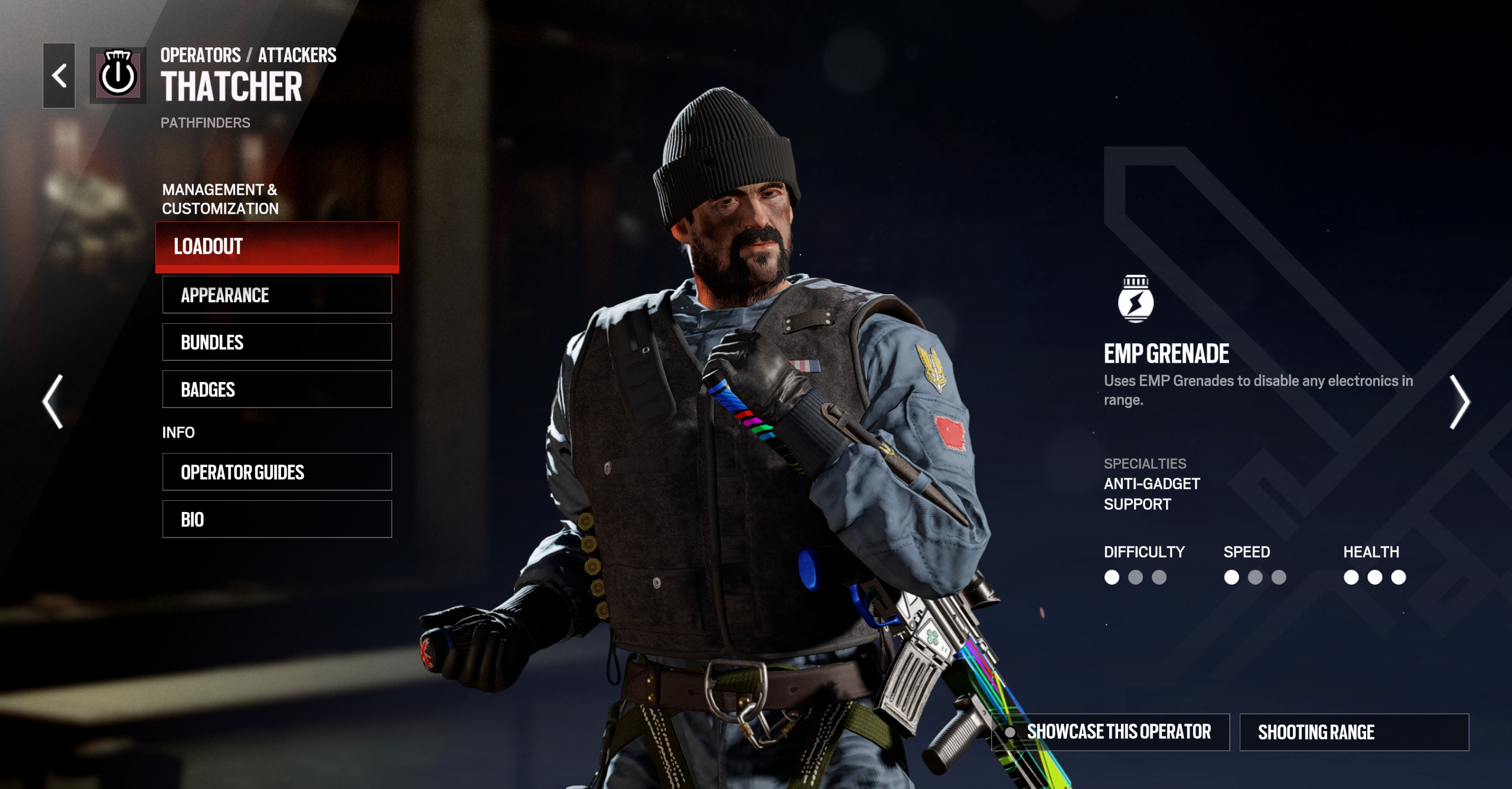Image resolution: width=1512 pixels, height=789 pixels.
Task: Switch to the previous operator
Action: point(53,402)
